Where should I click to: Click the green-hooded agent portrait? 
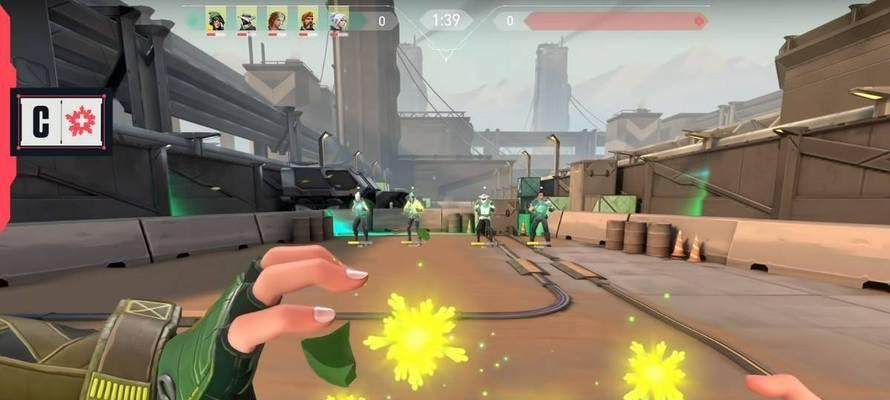[x=216, y=19]
